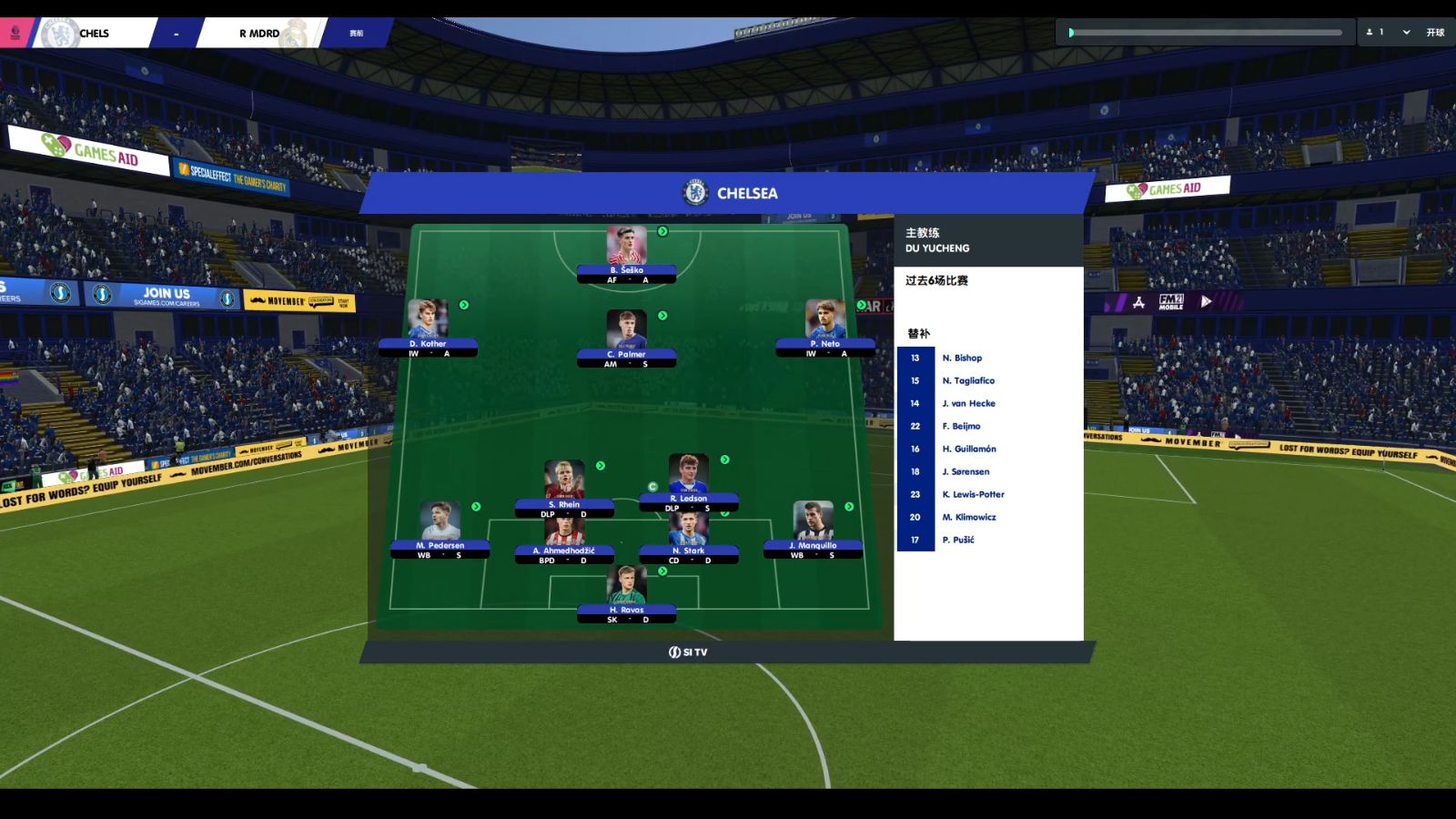The width and height of the screenshot is (1456, 819).
Task: Open substitute N. Tagliafico's entry
Action: click(968, 381)
